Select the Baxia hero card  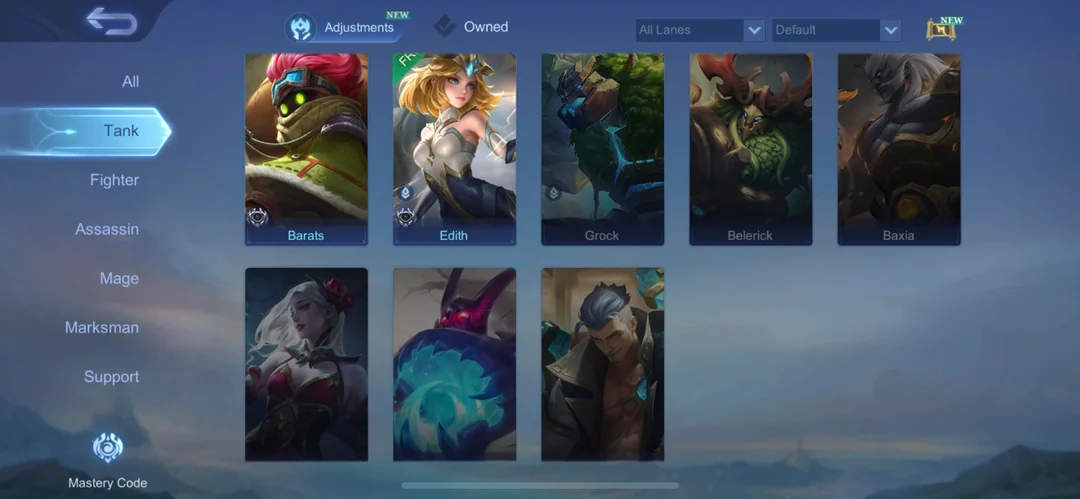pos(898,149)
